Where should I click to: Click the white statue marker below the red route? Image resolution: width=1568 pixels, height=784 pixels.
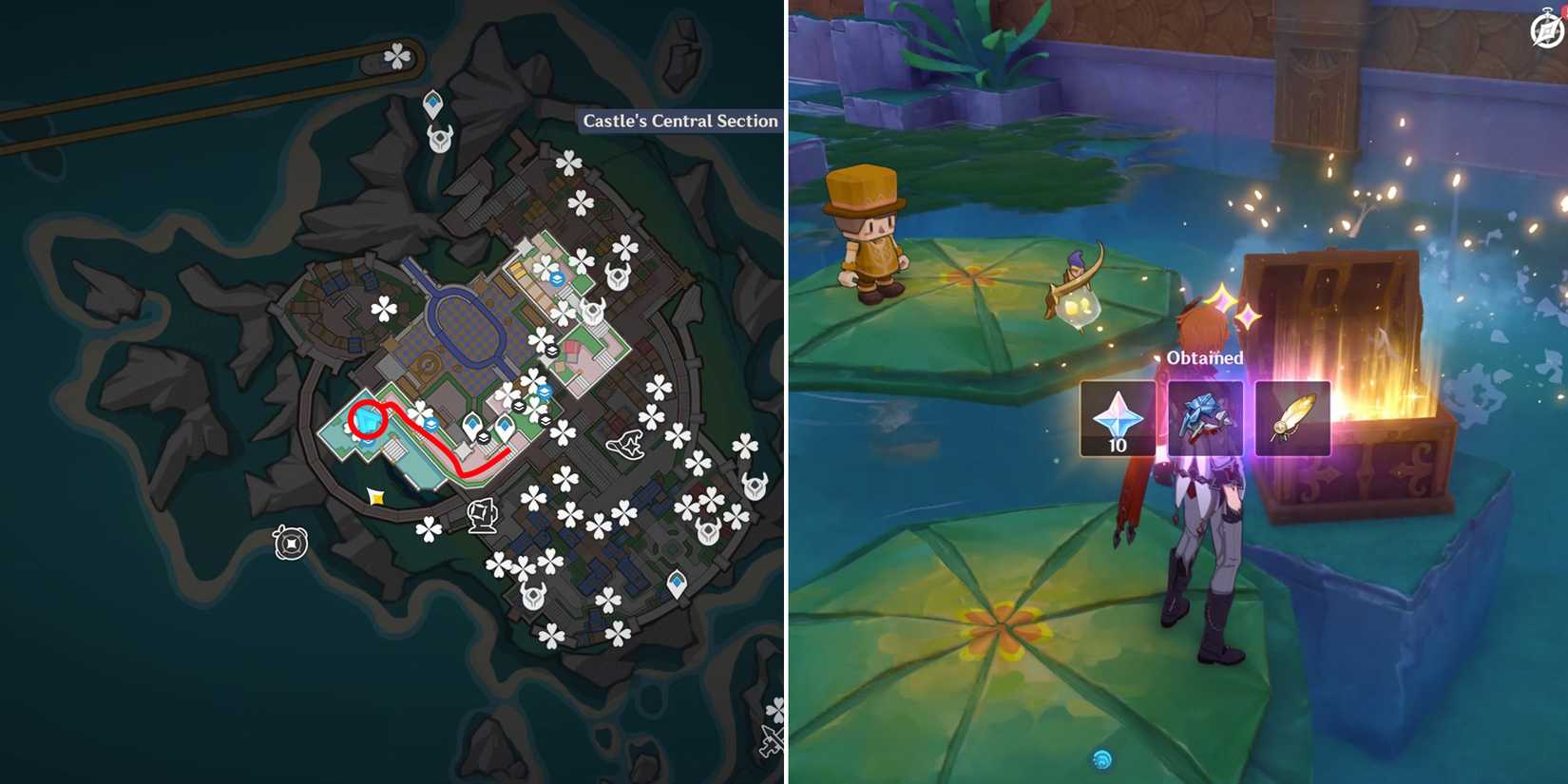pyautogui.click(x=482, y=513)
